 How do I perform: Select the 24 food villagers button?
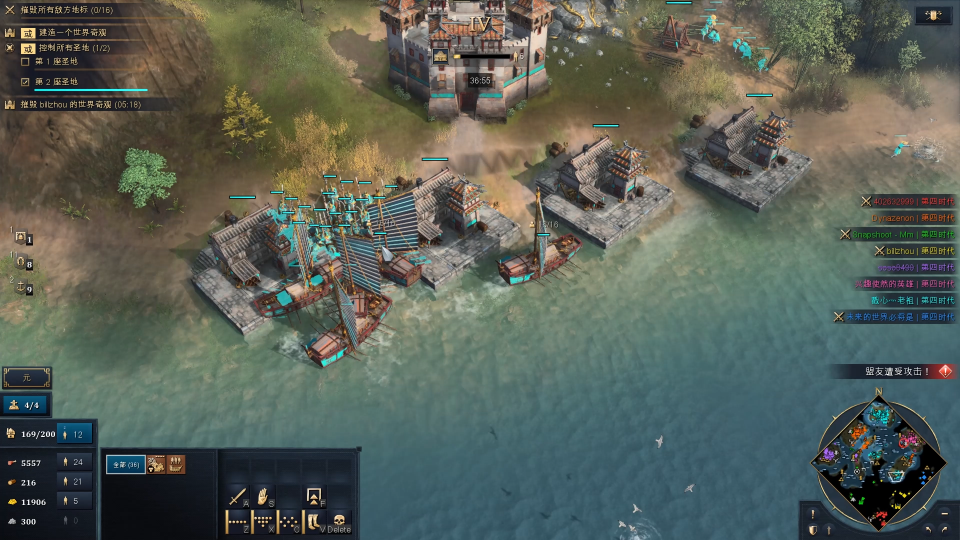point(75,463)
